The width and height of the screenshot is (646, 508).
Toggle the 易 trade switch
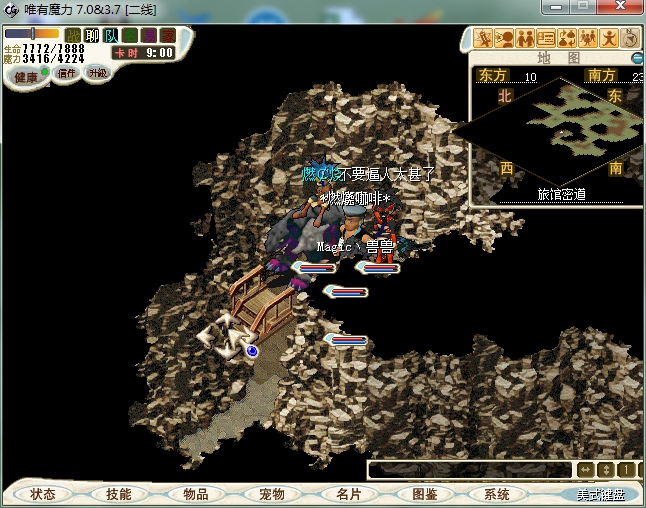click(148, 35)
